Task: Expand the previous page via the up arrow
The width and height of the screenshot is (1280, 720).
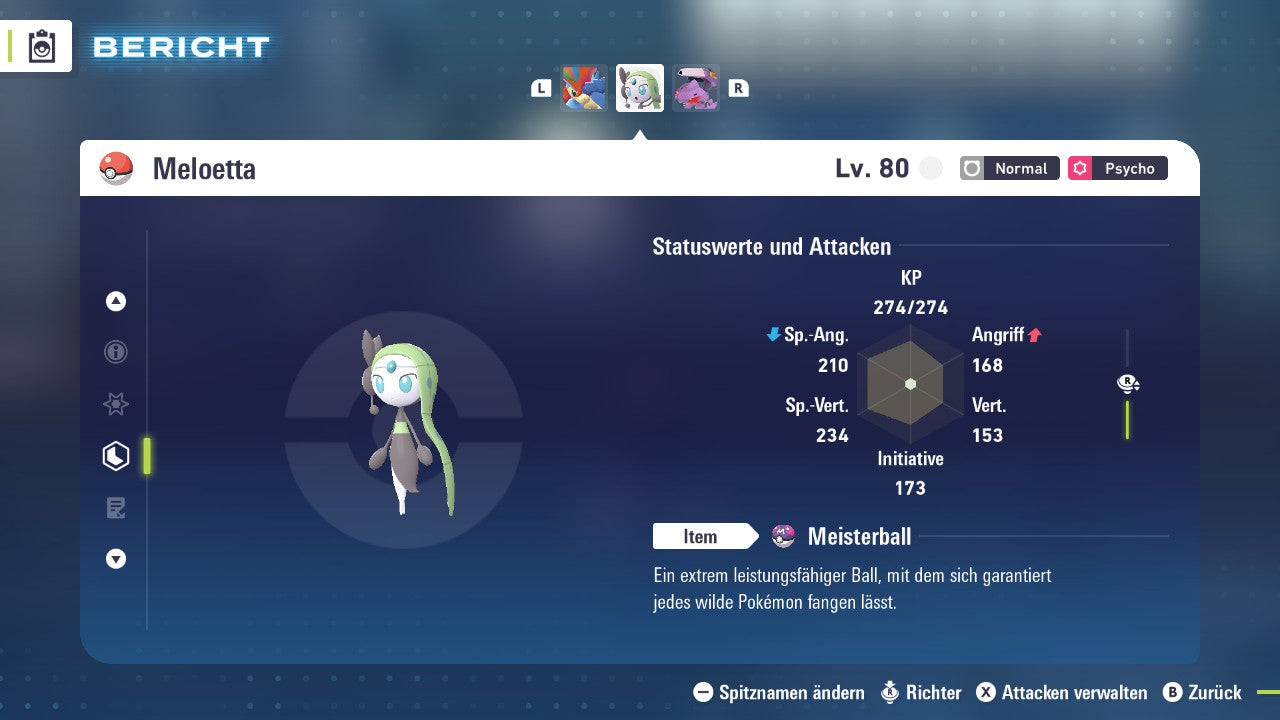Action: tap(115, 301)
